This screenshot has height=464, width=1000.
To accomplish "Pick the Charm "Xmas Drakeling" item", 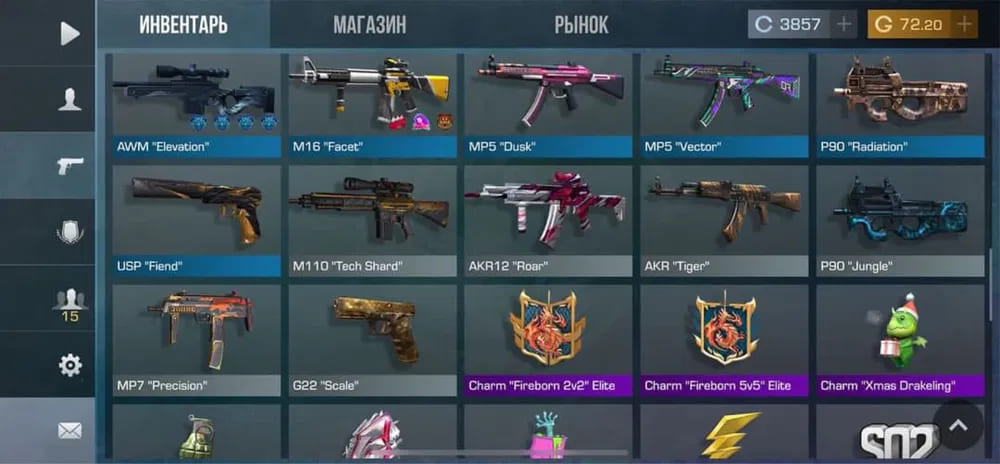I will (899, 339).
